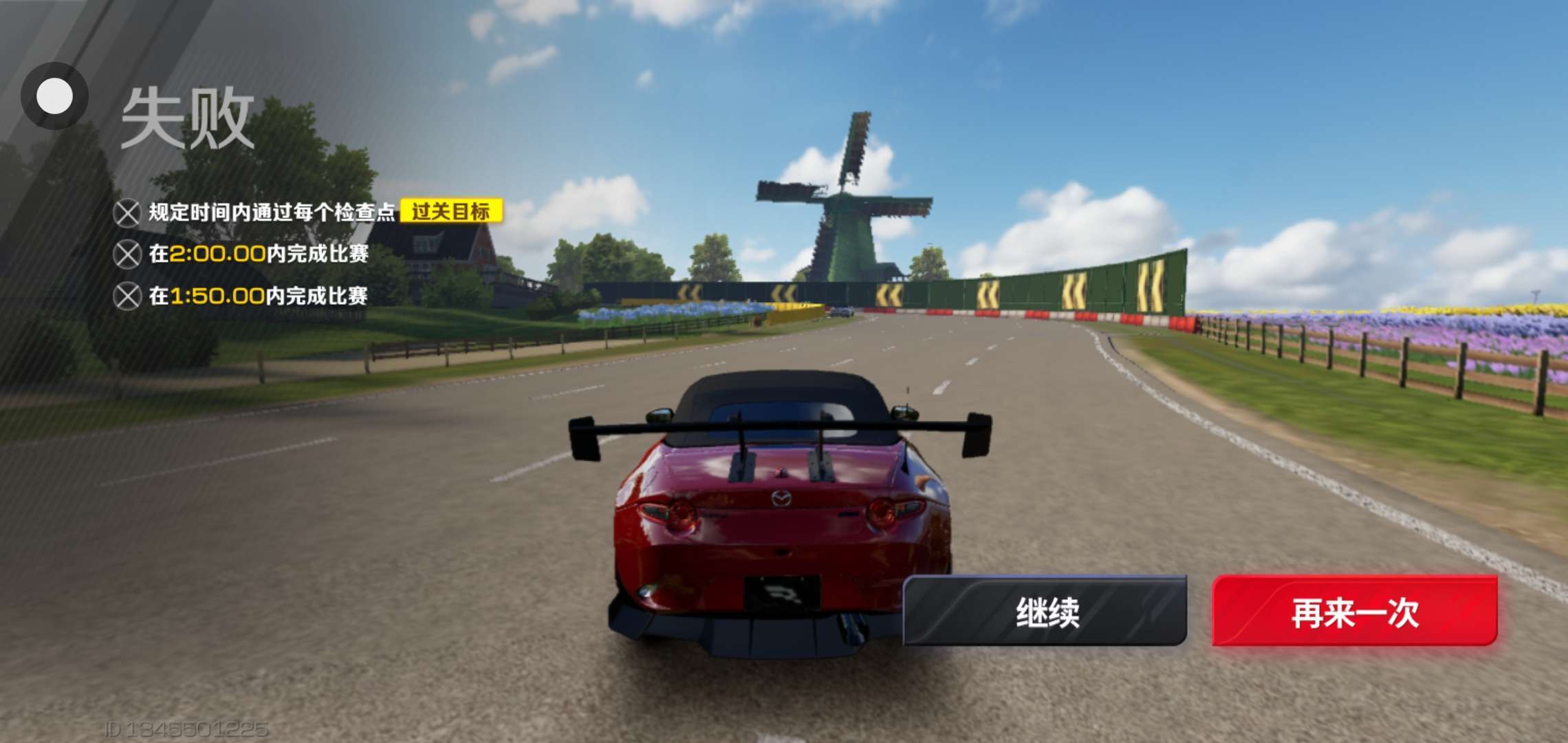Retry the race with 再来一次
Image resolution: width=1568 pixels, height=743 pixels.
1354,612
